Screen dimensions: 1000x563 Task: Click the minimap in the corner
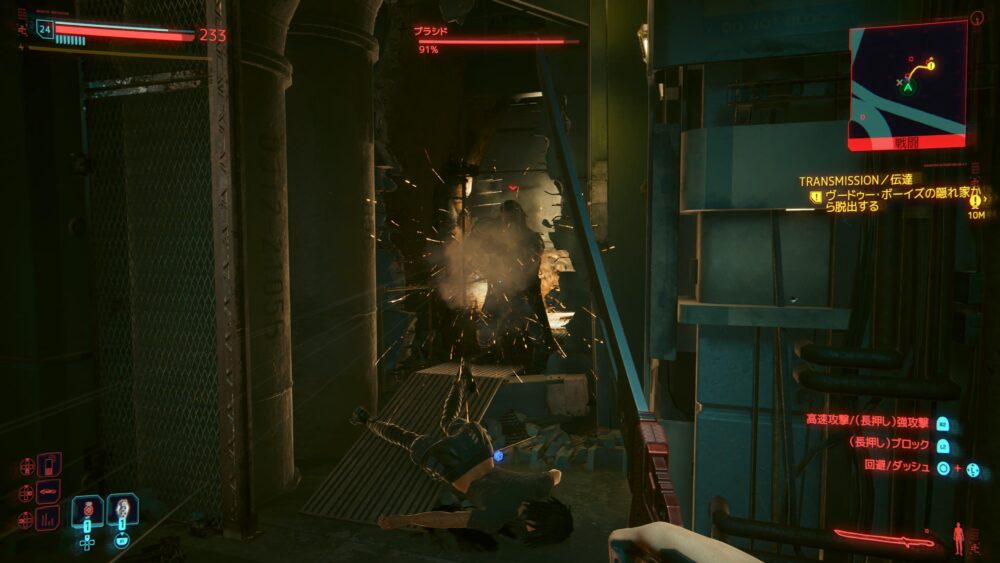coord(908,80)
